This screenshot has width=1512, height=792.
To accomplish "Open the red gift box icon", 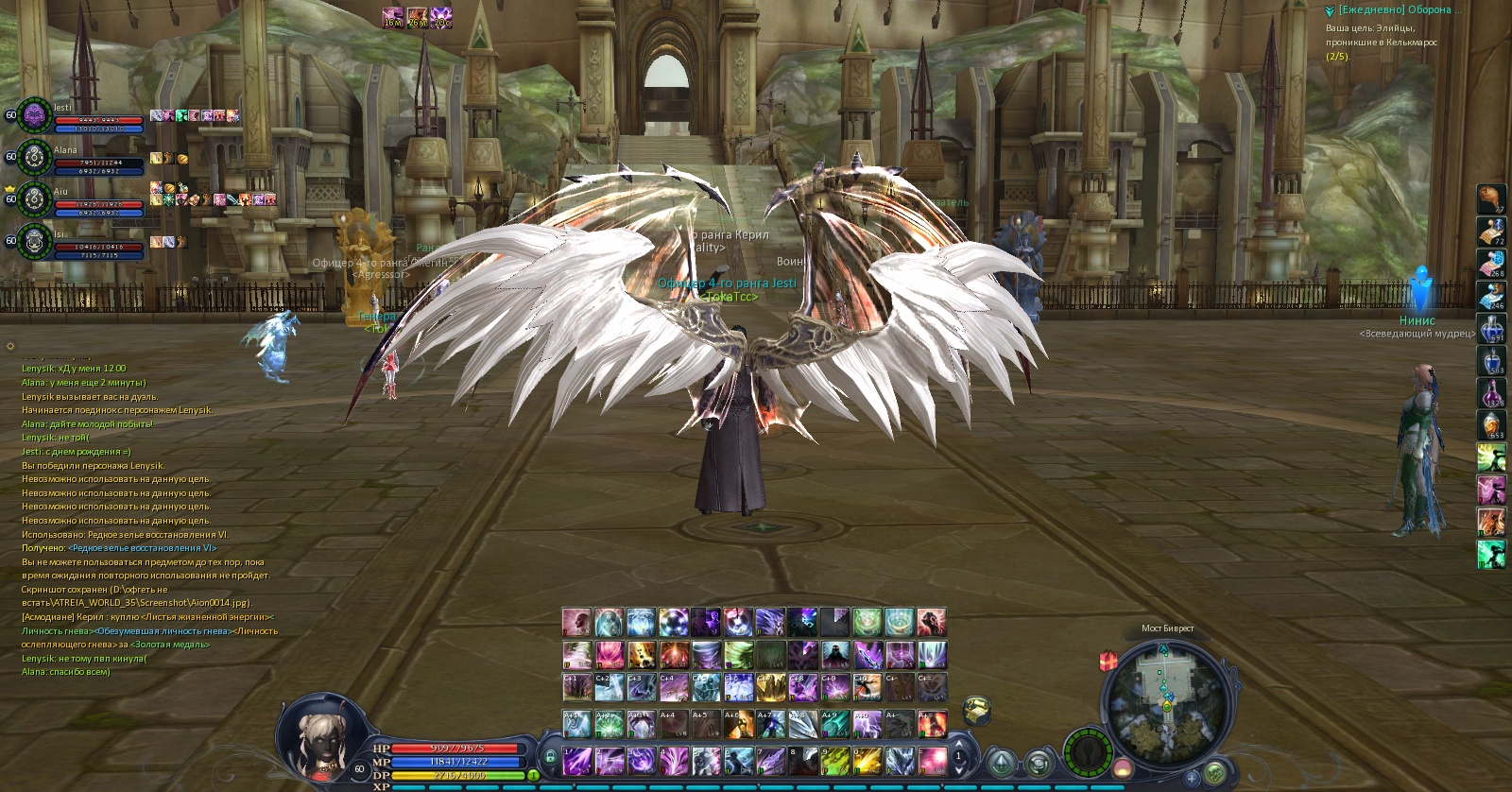I will pyautogui.click(x=1108, y=660).
